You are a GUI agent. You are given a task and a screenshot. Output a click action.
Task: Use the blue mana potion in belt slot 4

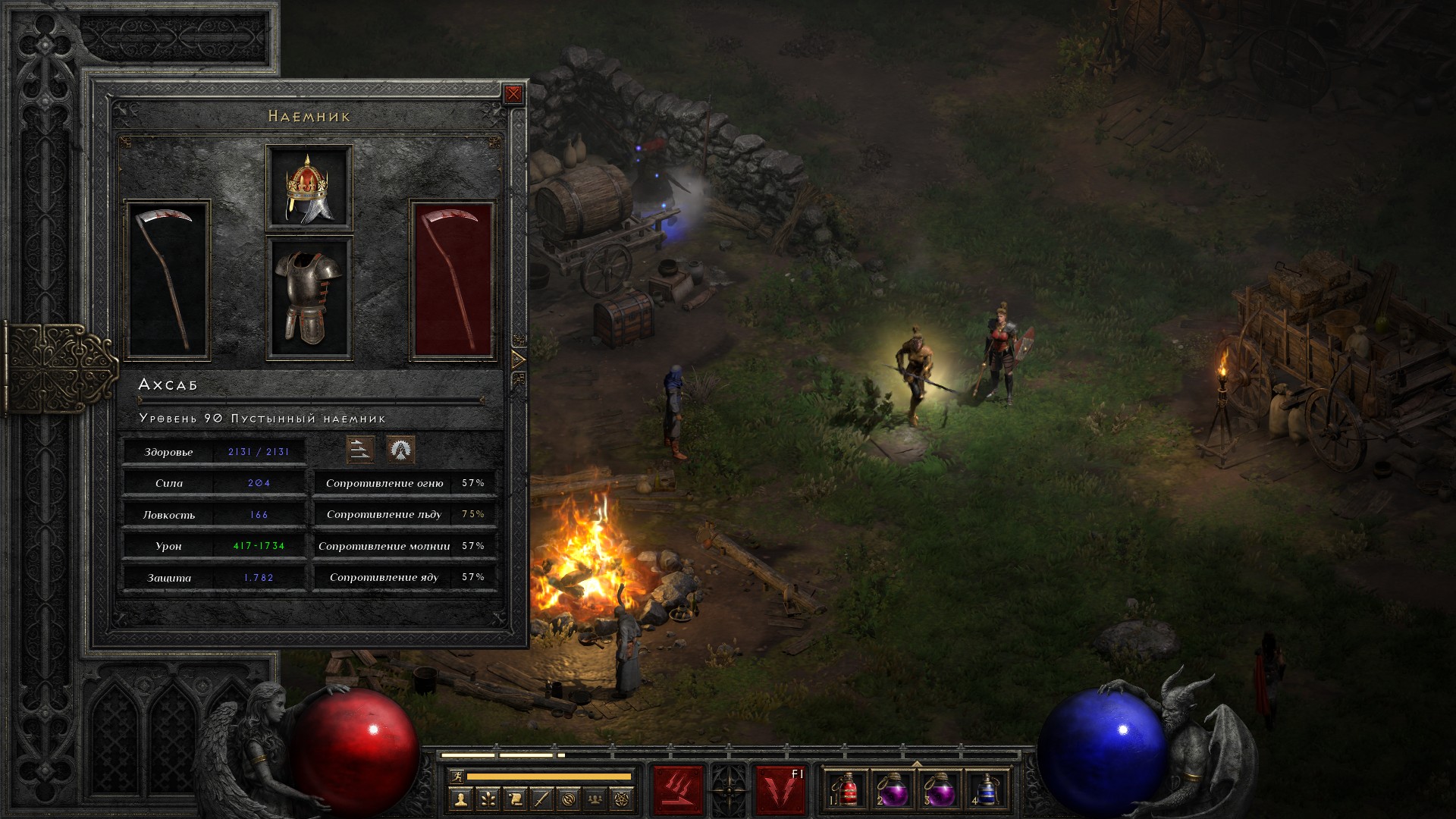[986, 790]
